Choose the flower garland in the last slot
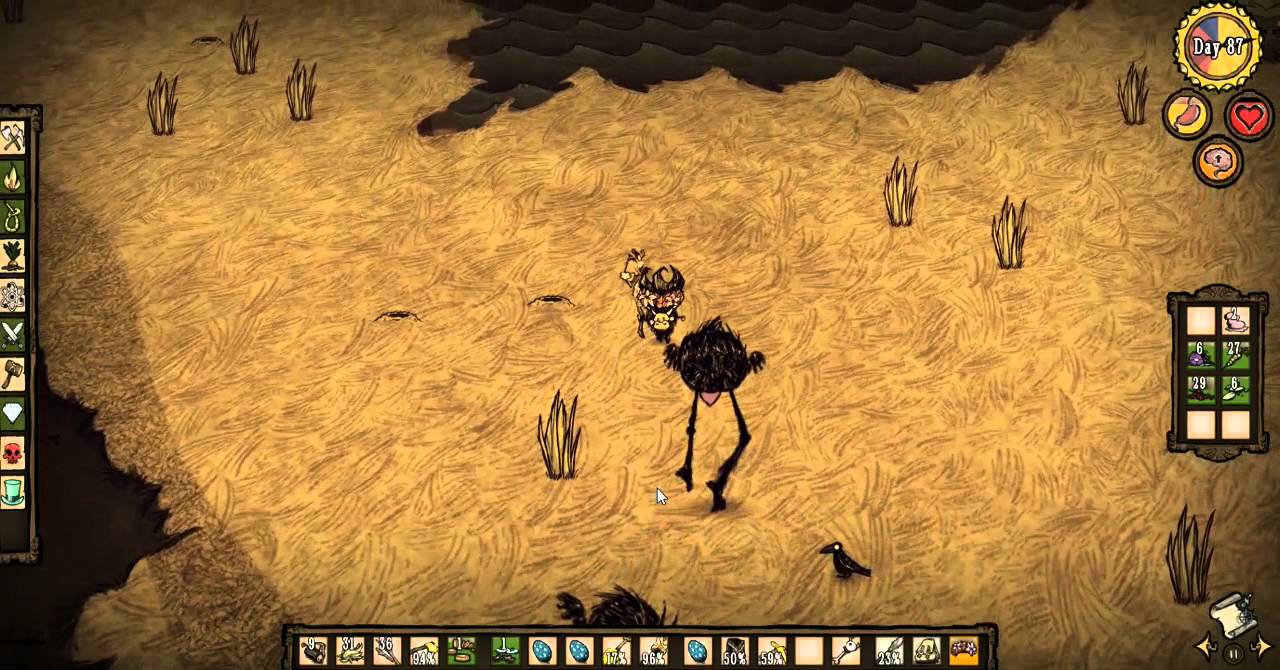Image resolution: width=1280 pixels, height=670 pixels. pos(963,651)
